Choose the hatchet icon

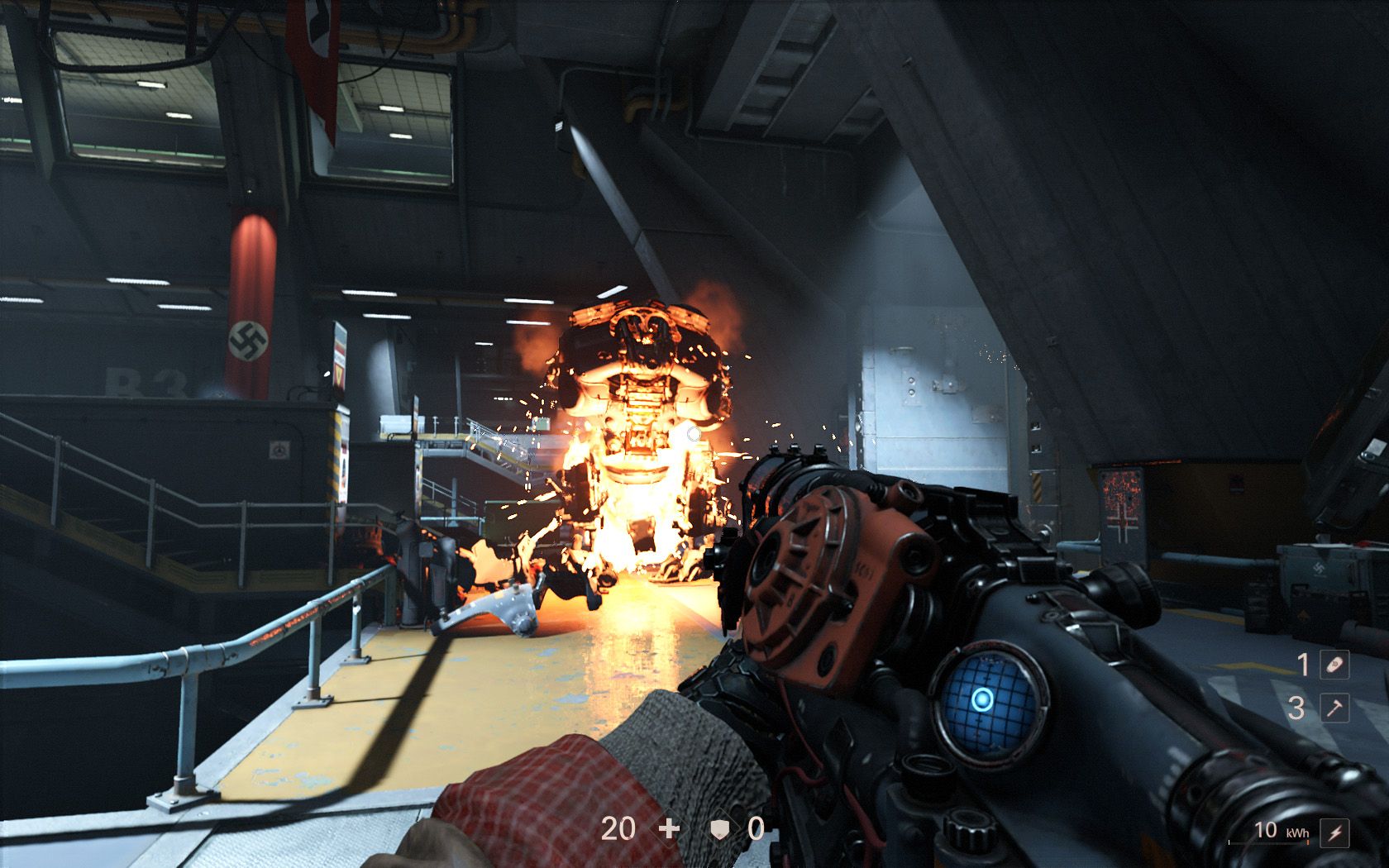[1334, 708]
